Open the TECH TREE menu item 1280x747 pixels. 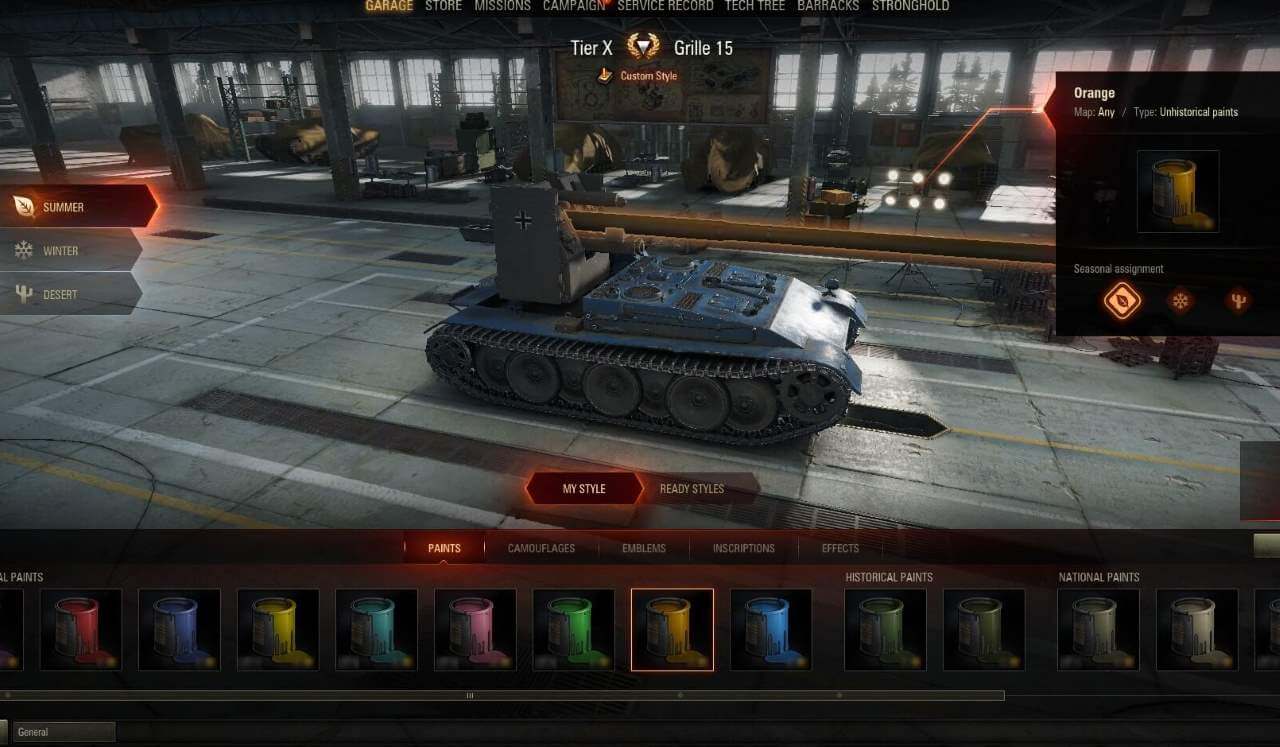tap(755, 6)
